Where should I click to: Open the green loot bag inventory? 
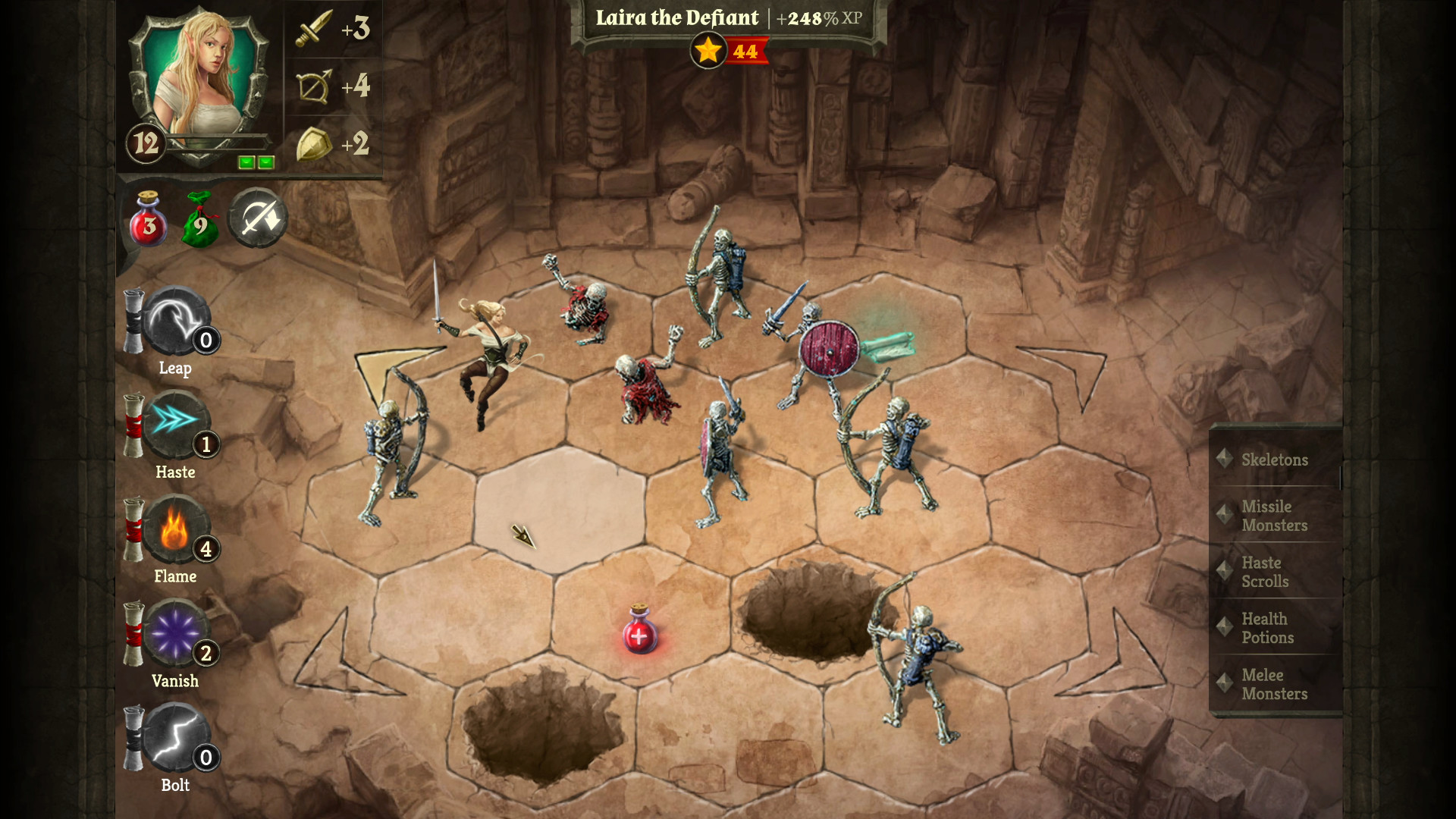click(x=201, y=220)
